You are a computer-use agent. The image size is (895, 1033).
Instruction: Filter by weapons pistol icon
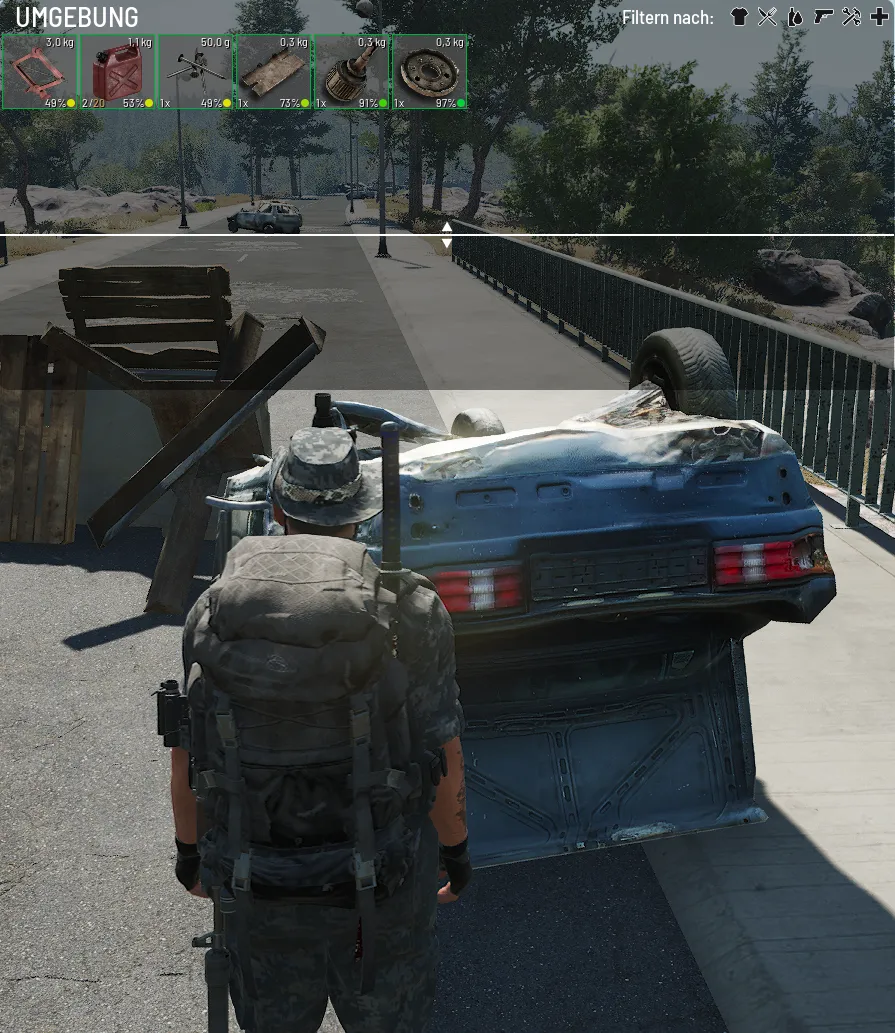tap(823, 17)
